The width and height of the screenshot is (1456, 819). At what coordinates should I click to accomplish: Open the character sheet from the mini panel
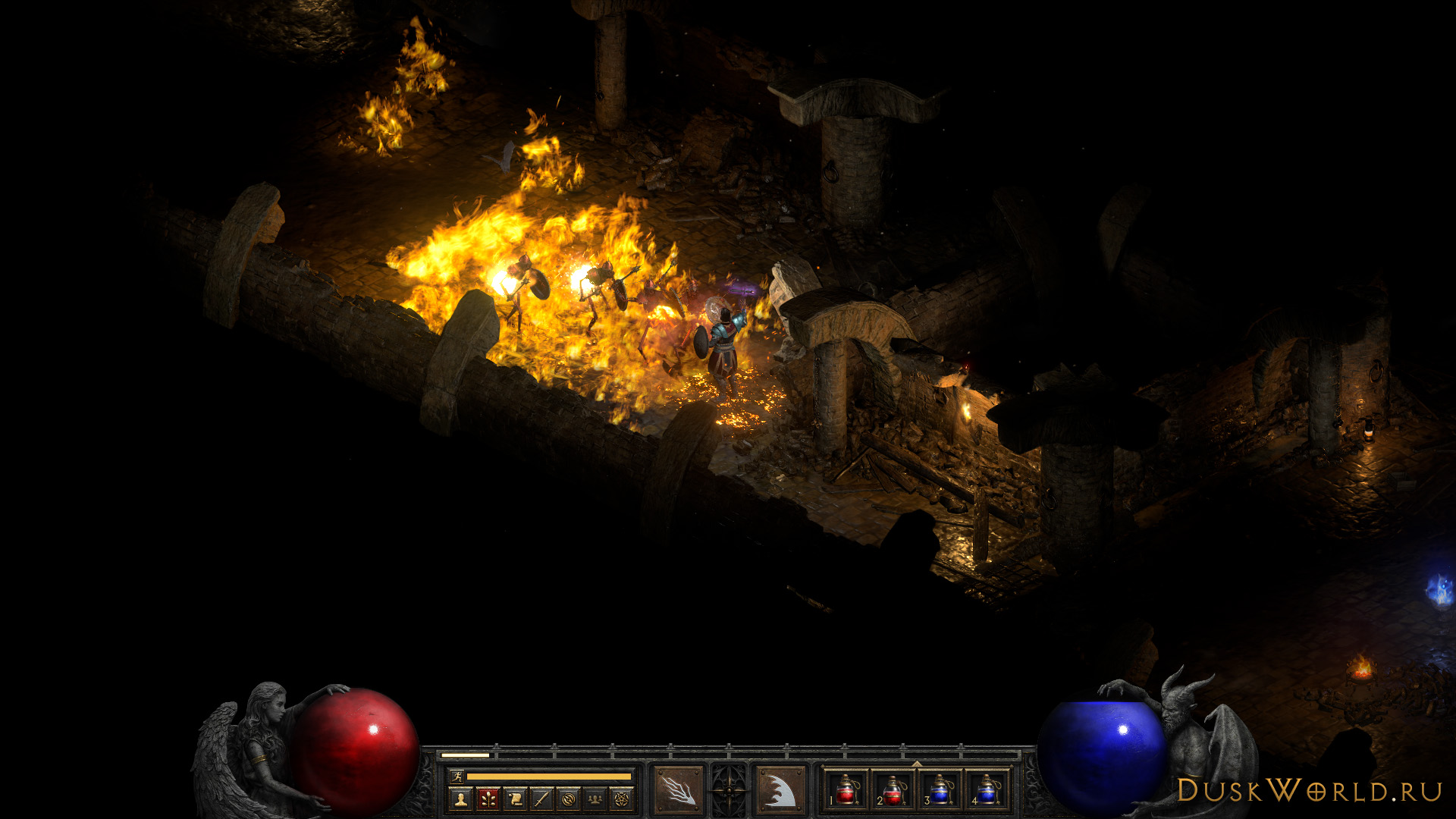coord(460,799)
